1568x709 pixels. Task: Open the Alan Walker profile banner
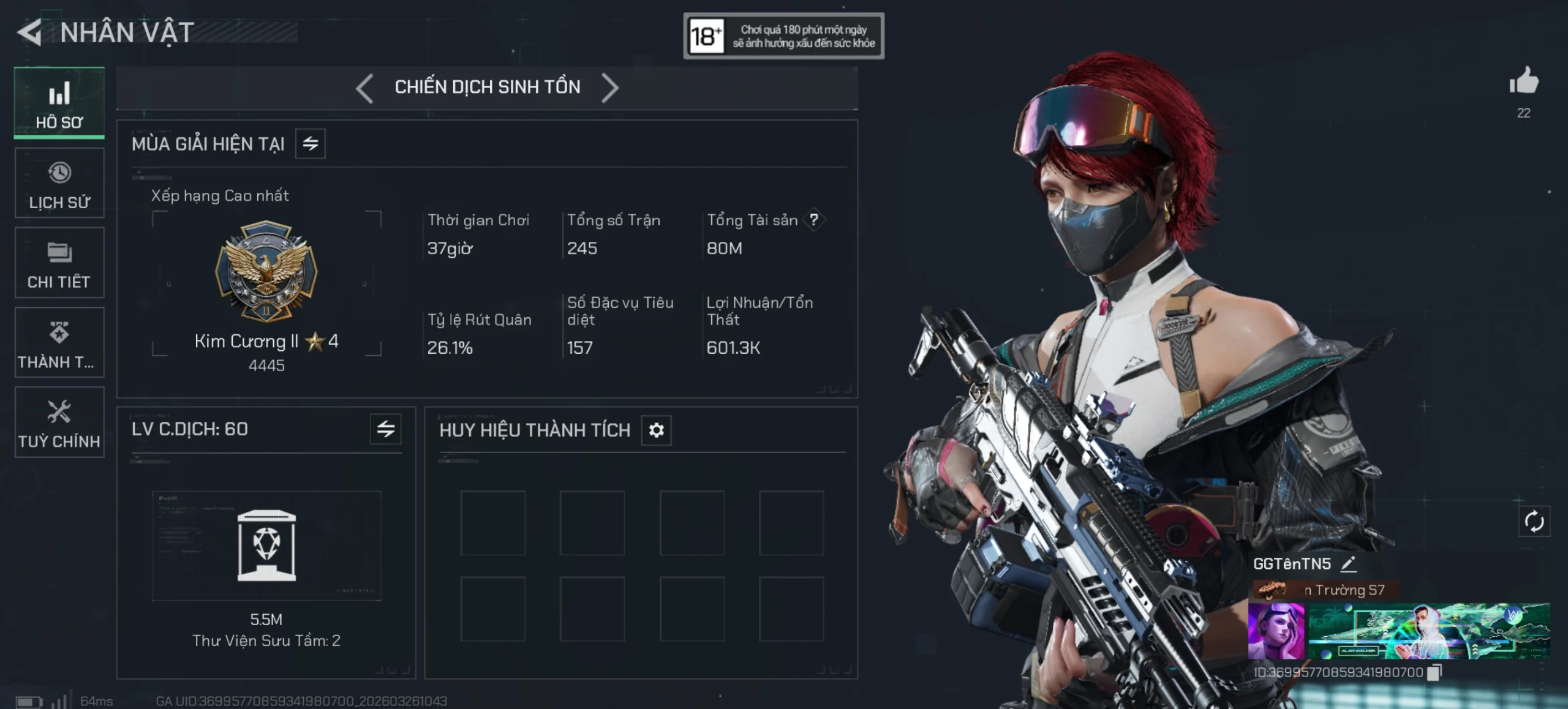pyautogui.click(x=1429, y=631)
